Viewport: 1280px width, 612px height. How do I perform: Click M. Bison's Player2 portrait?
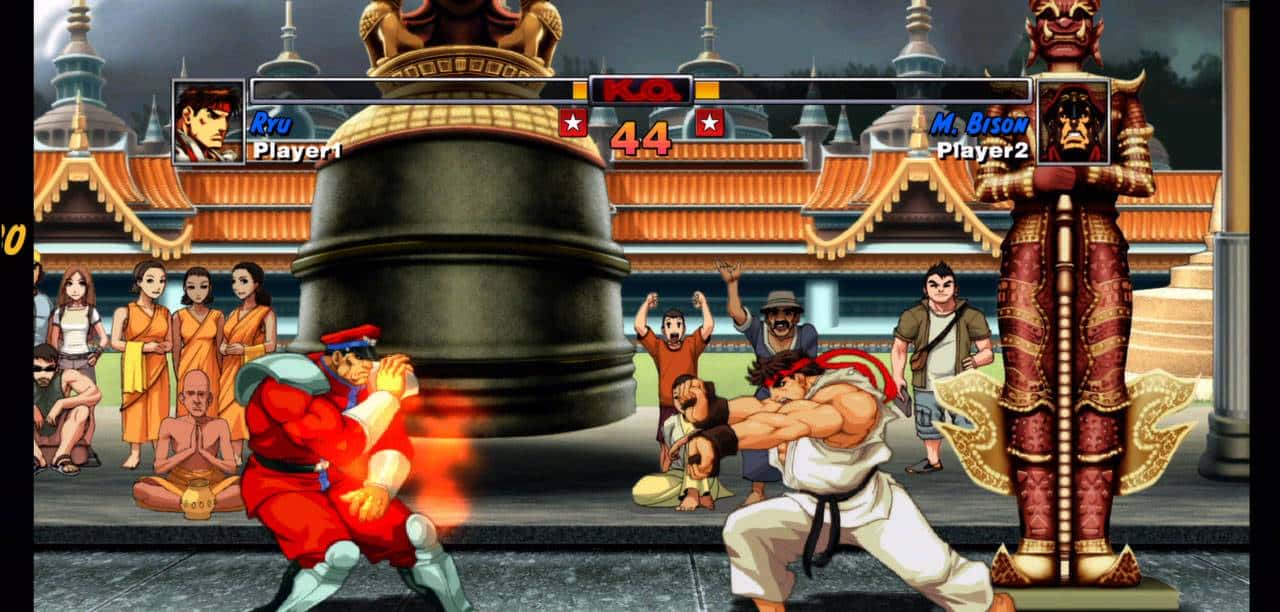pyautogui.click(x=1073, y=122)
